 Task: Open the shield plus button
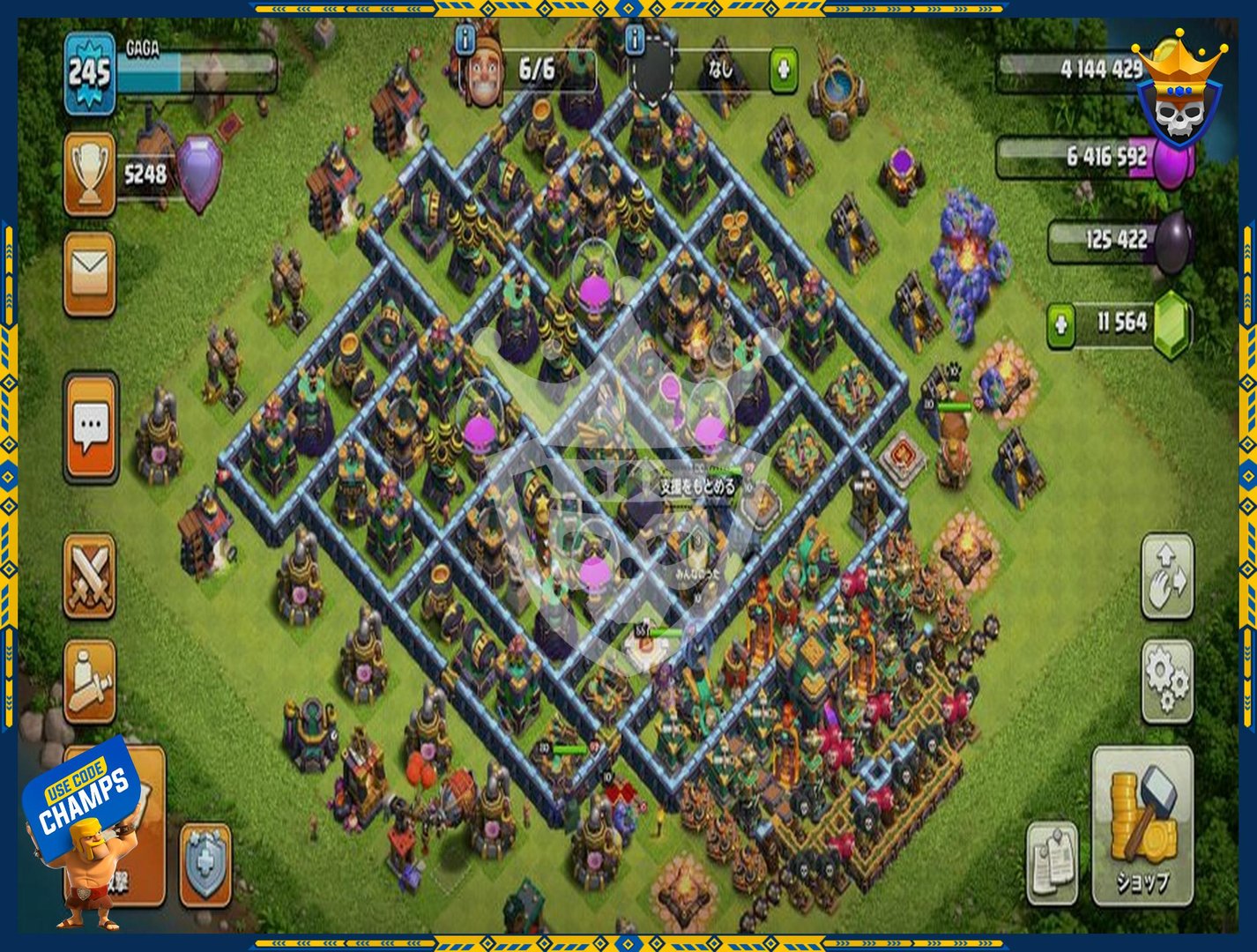[x=205, y=865]
